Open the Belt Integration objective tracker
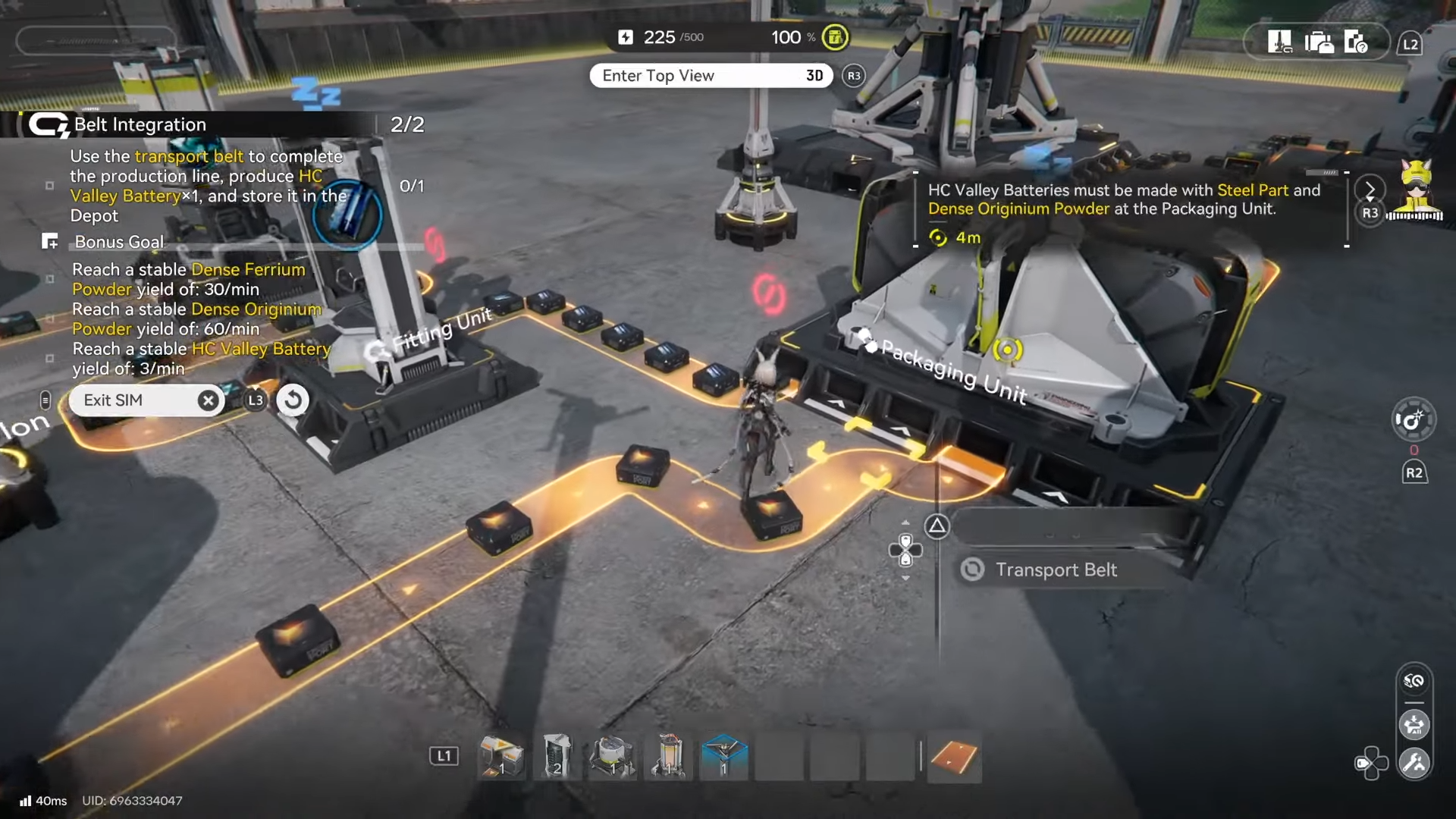The width and height of the screenshot is (1456, 819). coord(140,124)
